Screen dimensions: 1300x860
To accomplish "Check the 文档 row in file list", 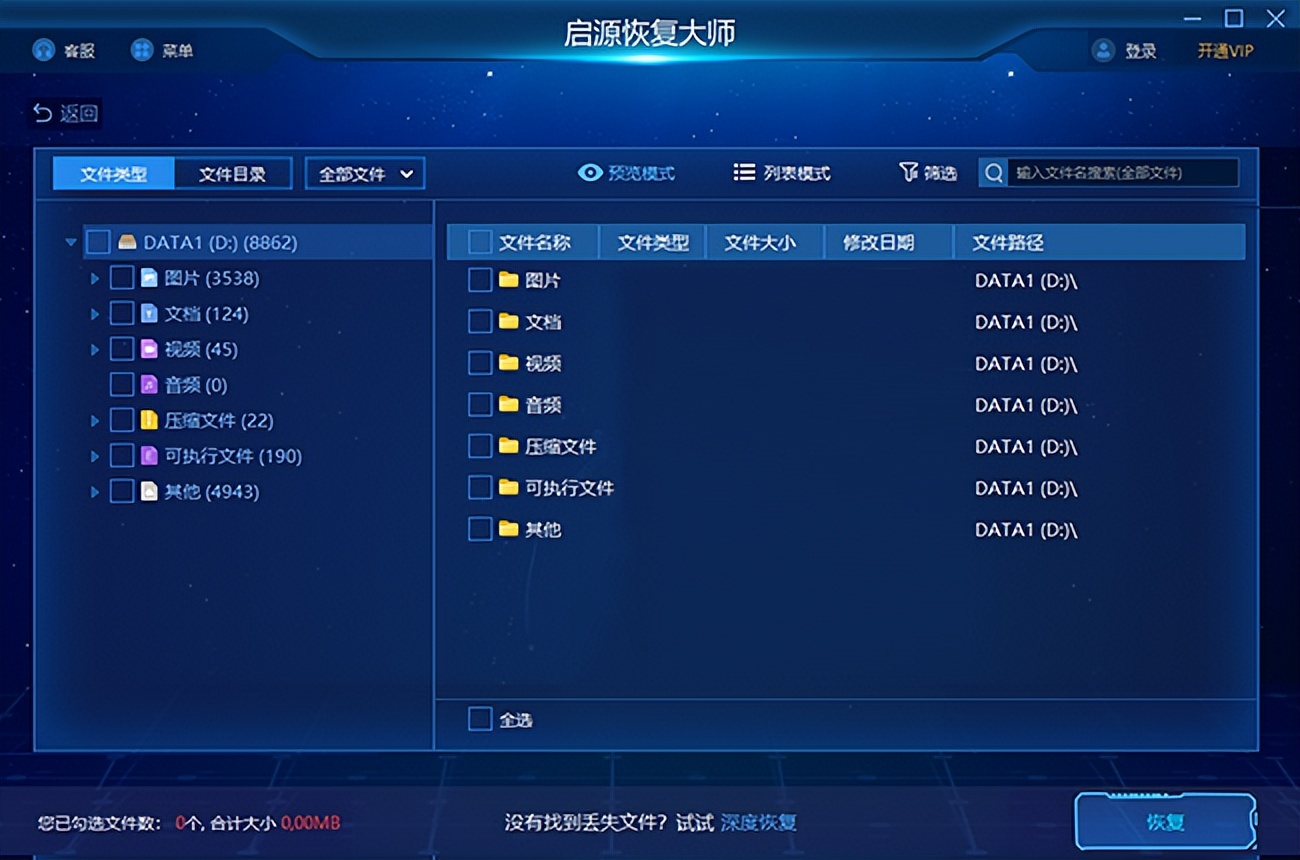I will pyautogui.click(x=479, y=321).
